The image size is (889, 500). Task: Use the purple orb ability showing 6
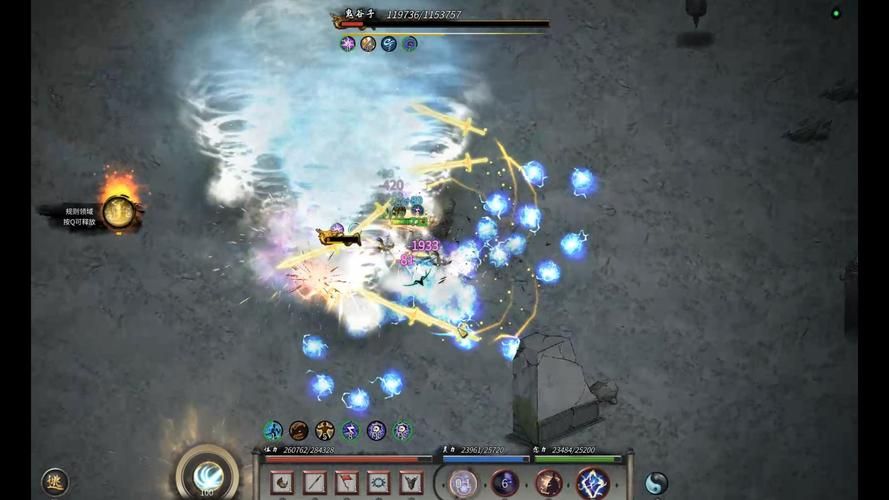[505, 483]
